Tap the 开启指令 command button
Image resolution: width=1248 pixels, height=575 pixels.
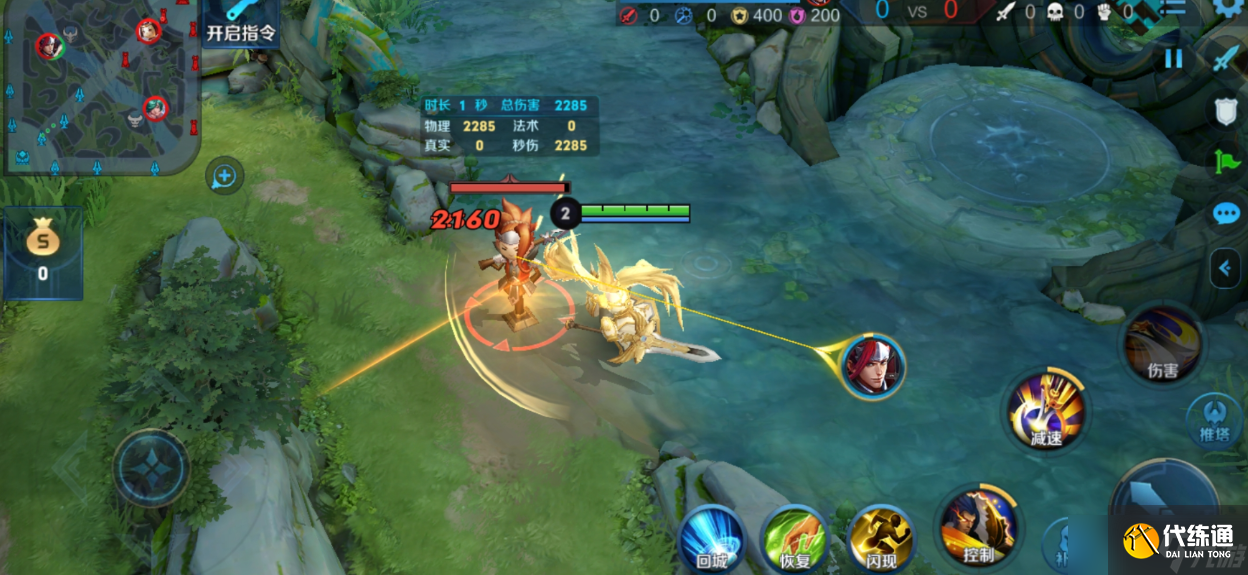click(x=240, y=24)
